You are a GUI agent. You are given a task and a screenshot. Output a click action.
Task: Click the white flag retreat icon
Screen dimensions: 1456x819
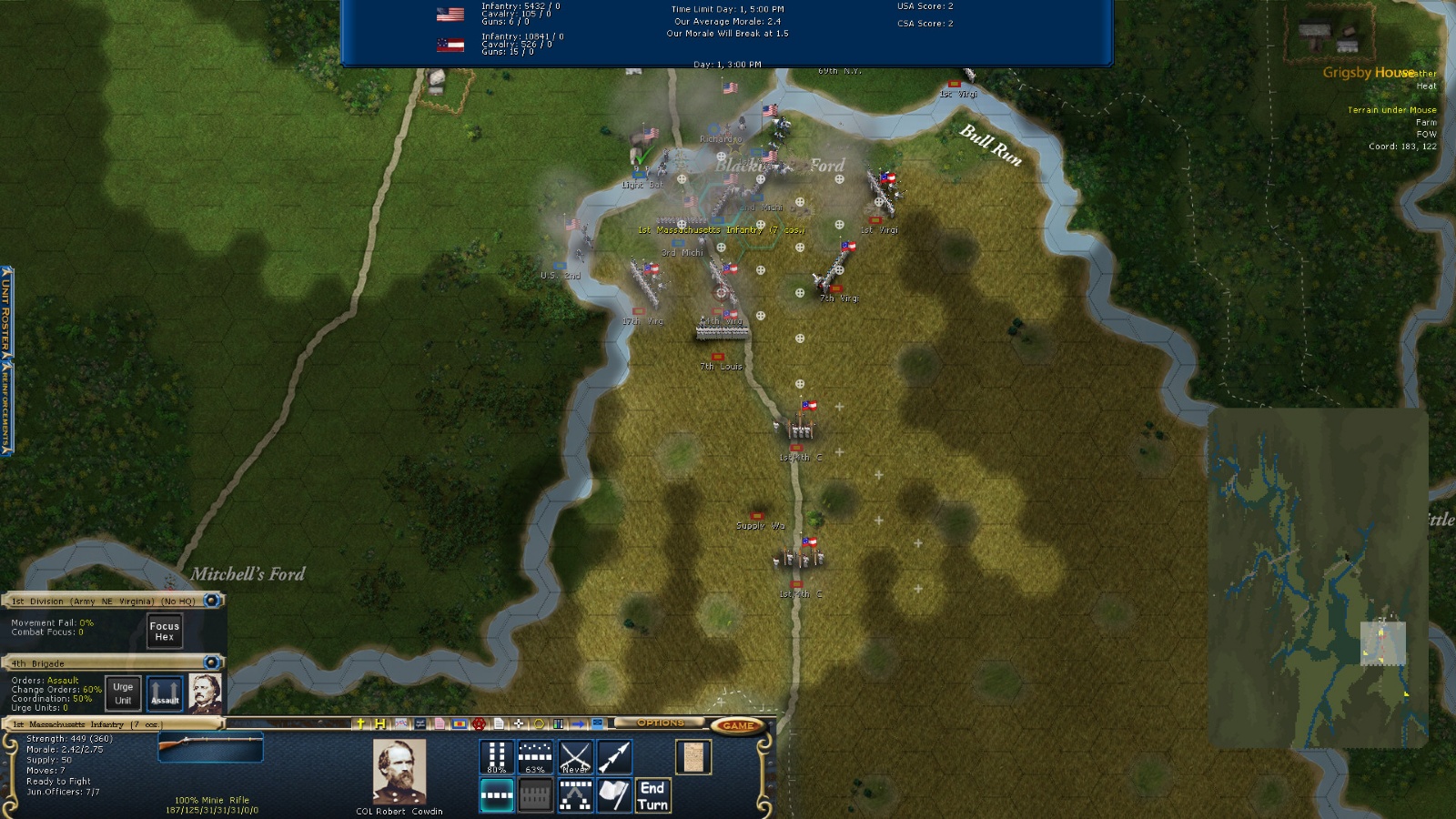click(x=614, y=795)
